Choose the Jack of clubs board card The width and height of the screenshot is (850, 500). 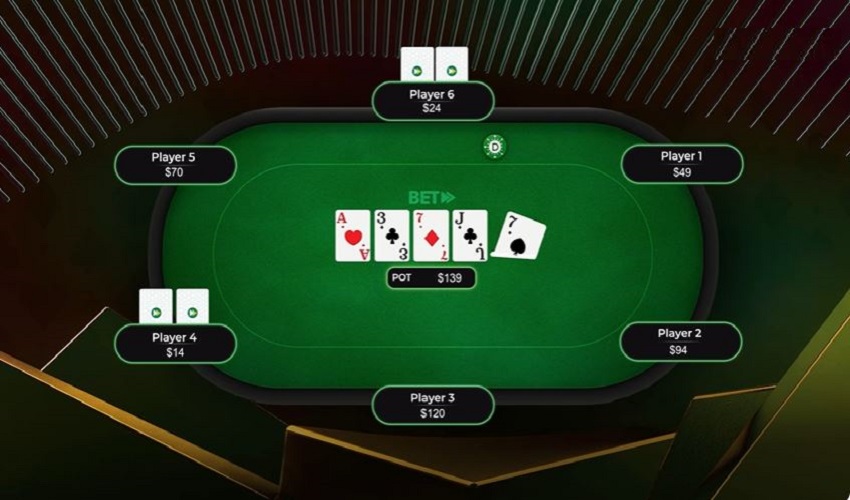click(470, 235)
